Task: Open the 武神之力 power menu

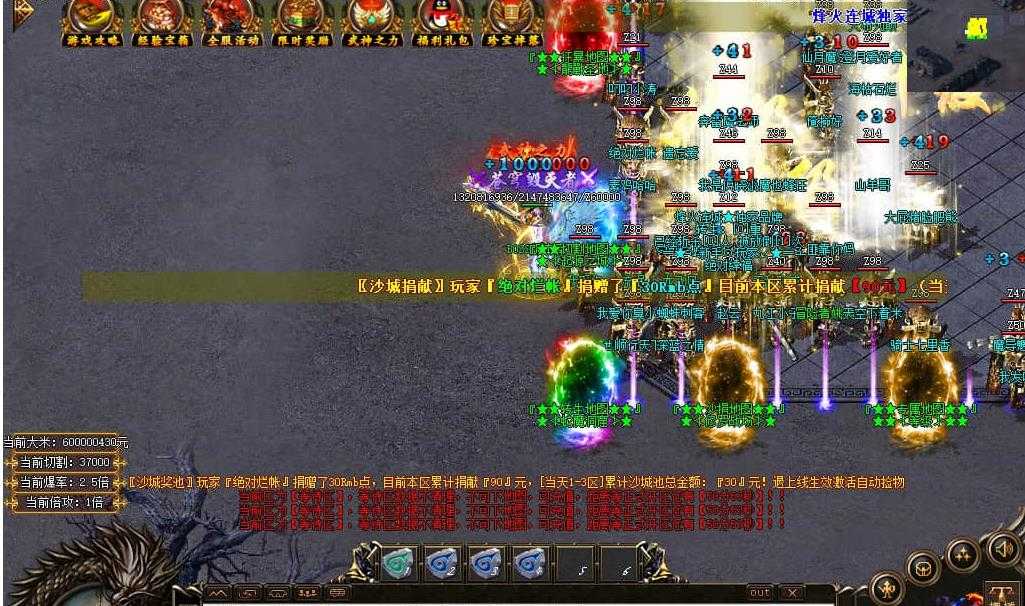Action: 371,20
